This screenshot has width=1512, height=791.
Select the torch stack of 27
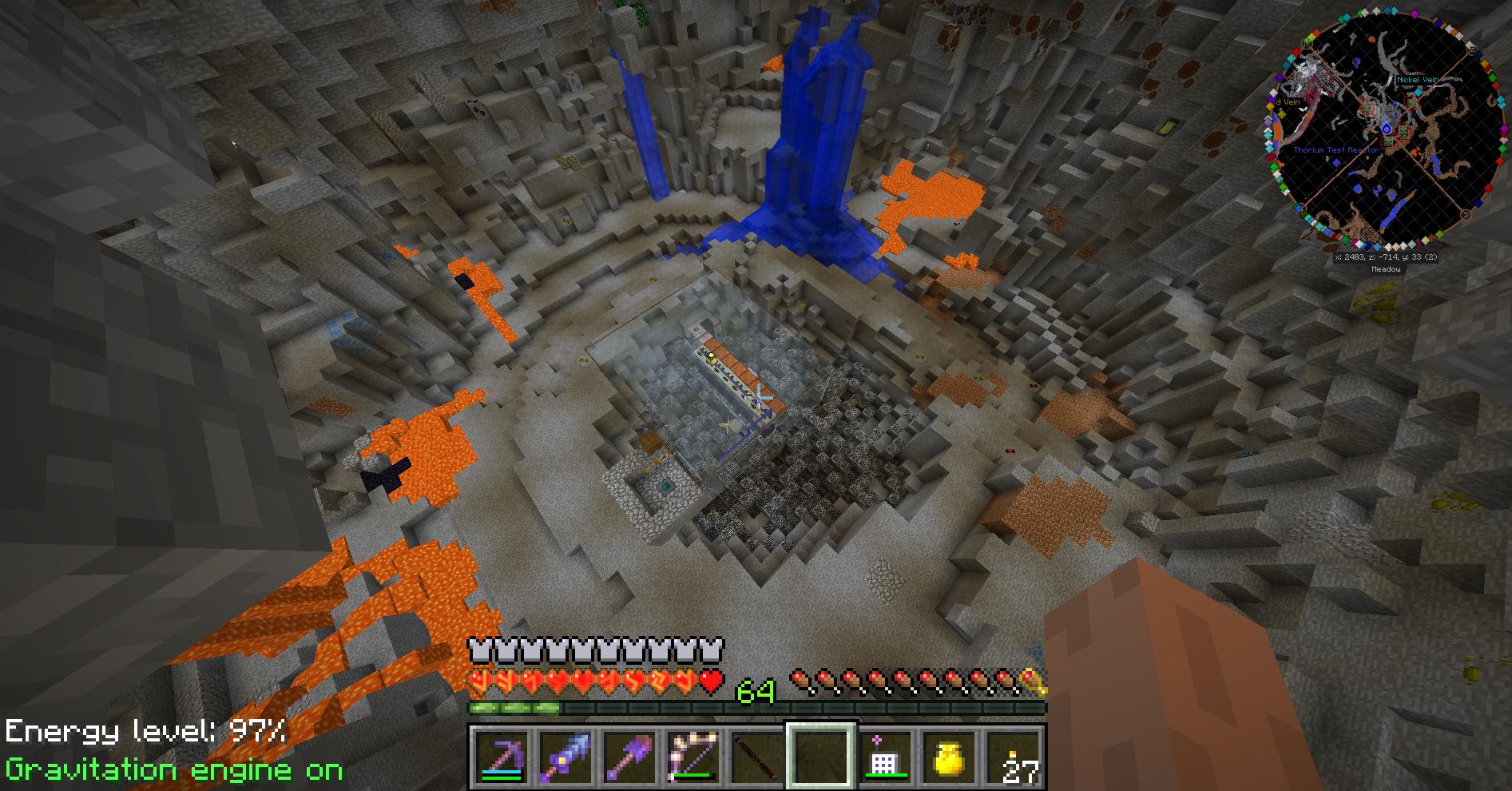[x=1013, y=757]
